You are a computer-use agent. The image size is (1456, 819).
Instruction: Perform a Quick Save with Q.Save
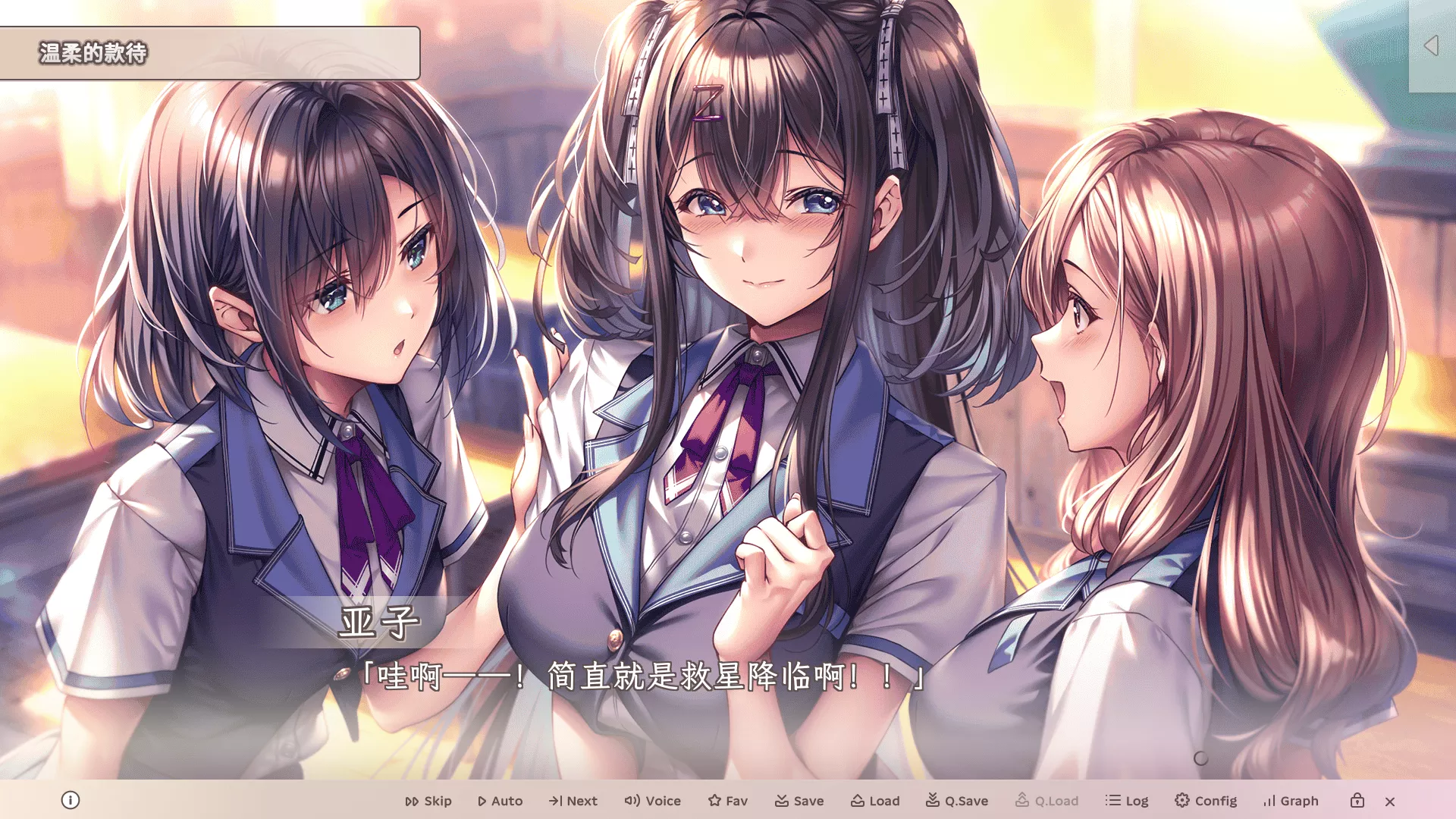(958, 800)
